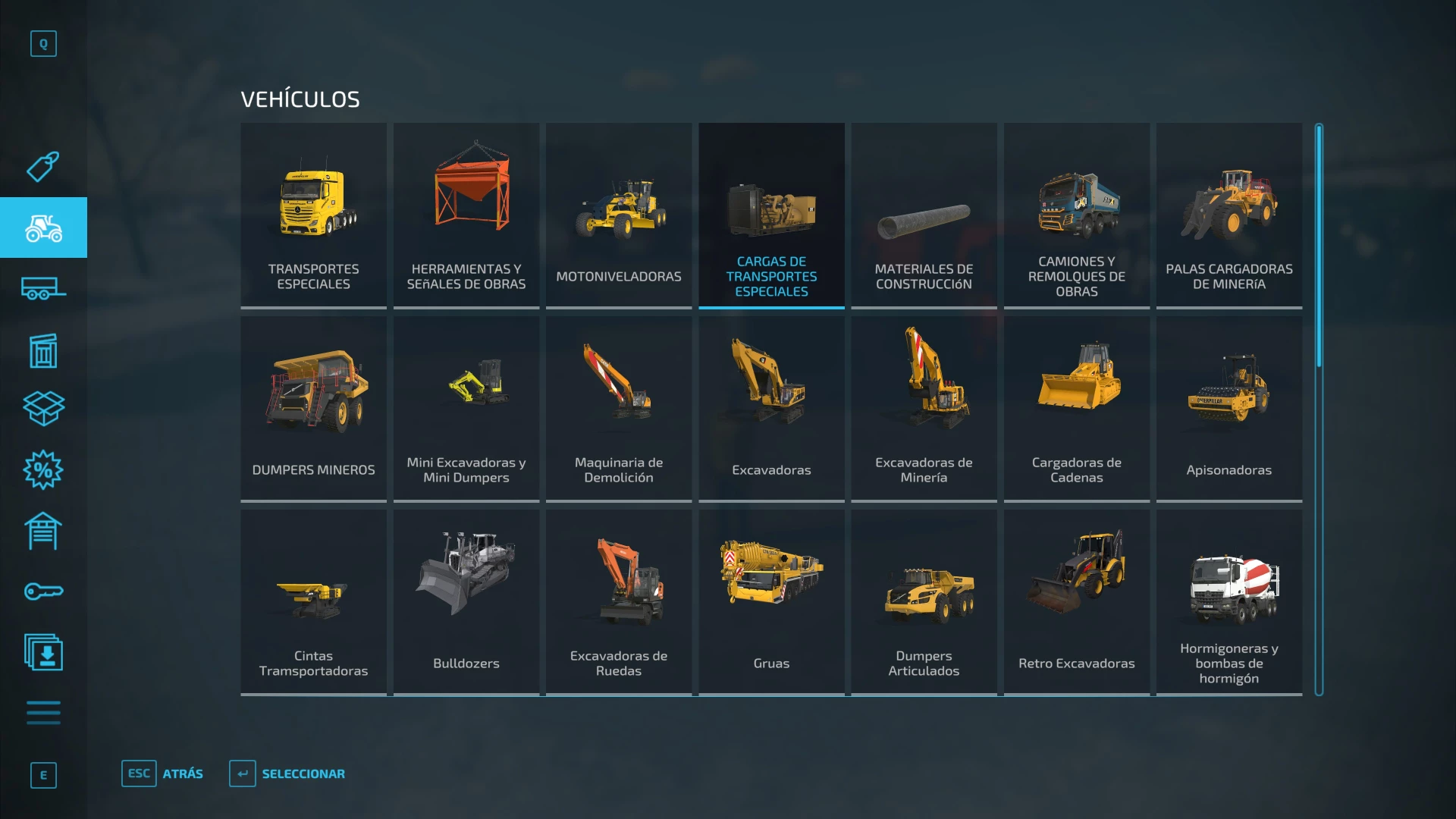Select the DUMPERS MINEROS category tile
The image size is (1456, 819).
point(313,407)
